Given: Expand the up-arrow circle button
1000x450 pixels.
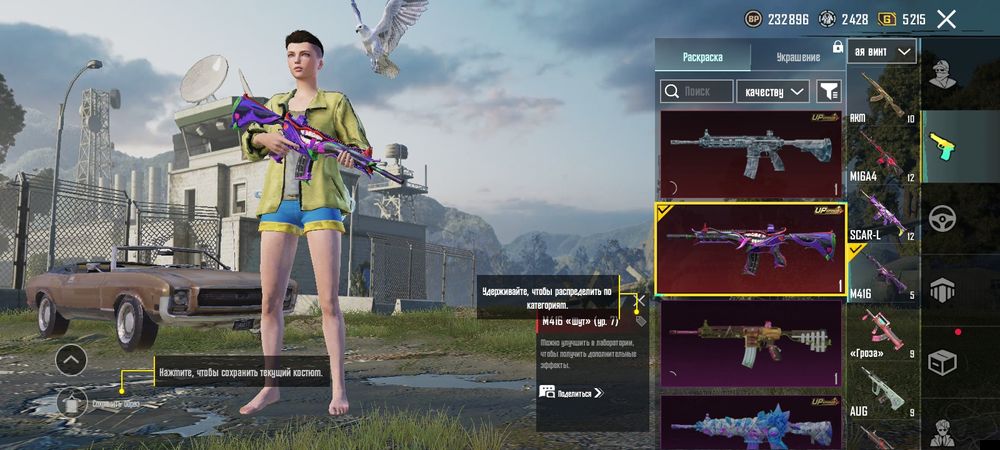Looking at the screenshot, I should (71, 360).
